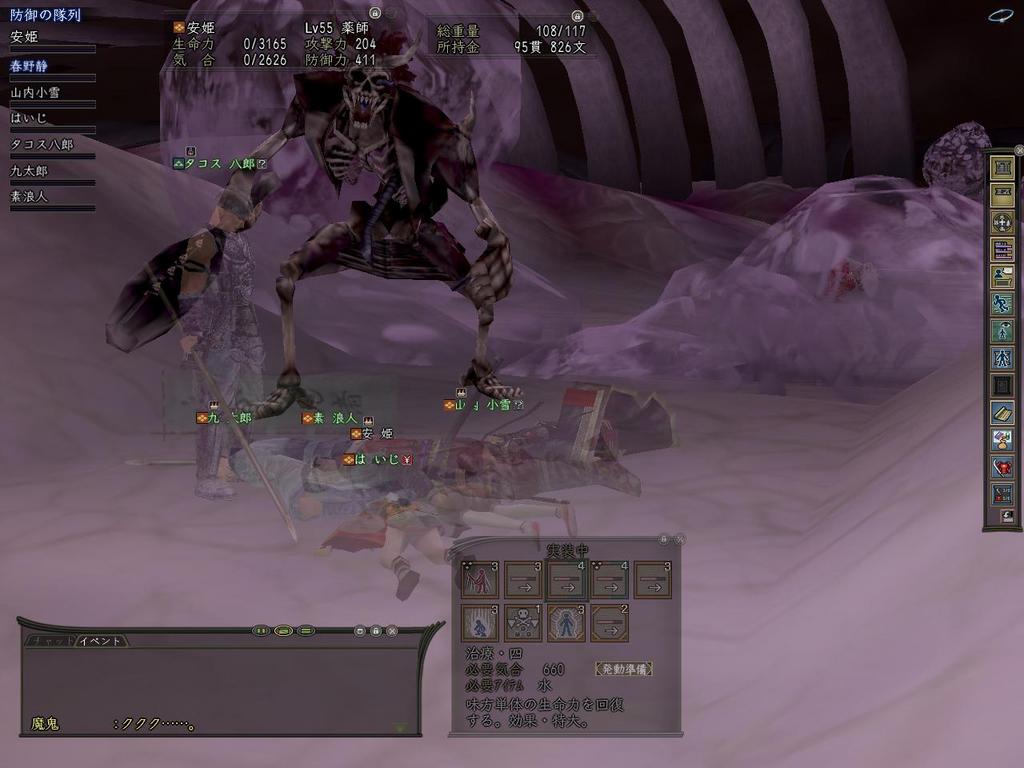Toggle the chat window lock icon
Image resolution: width=1024 pixels, height=768 pixels.
pos(375,631)
